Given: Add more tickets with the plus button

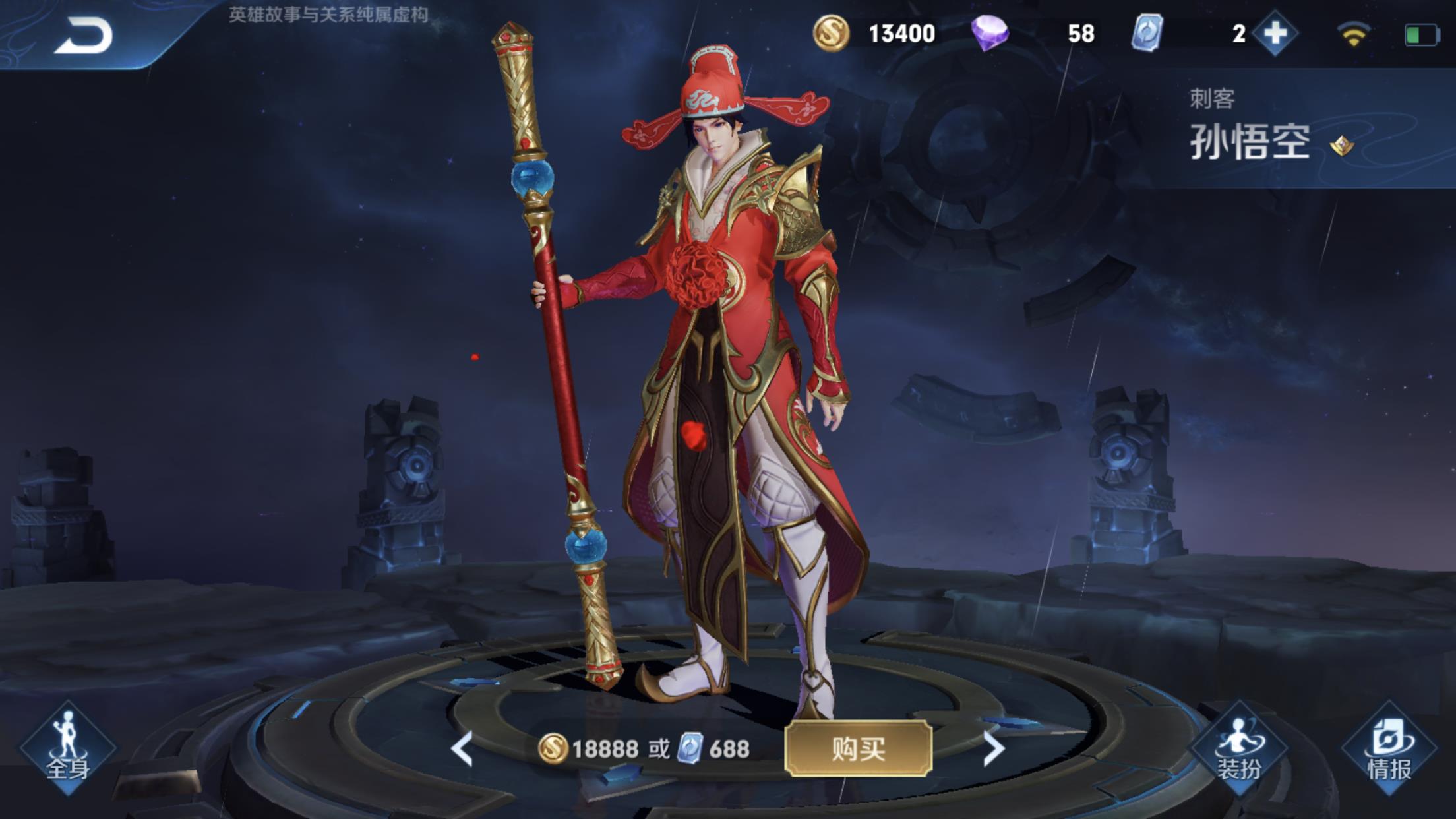Looking at the screenshot, I should [x=1275, y=33].
